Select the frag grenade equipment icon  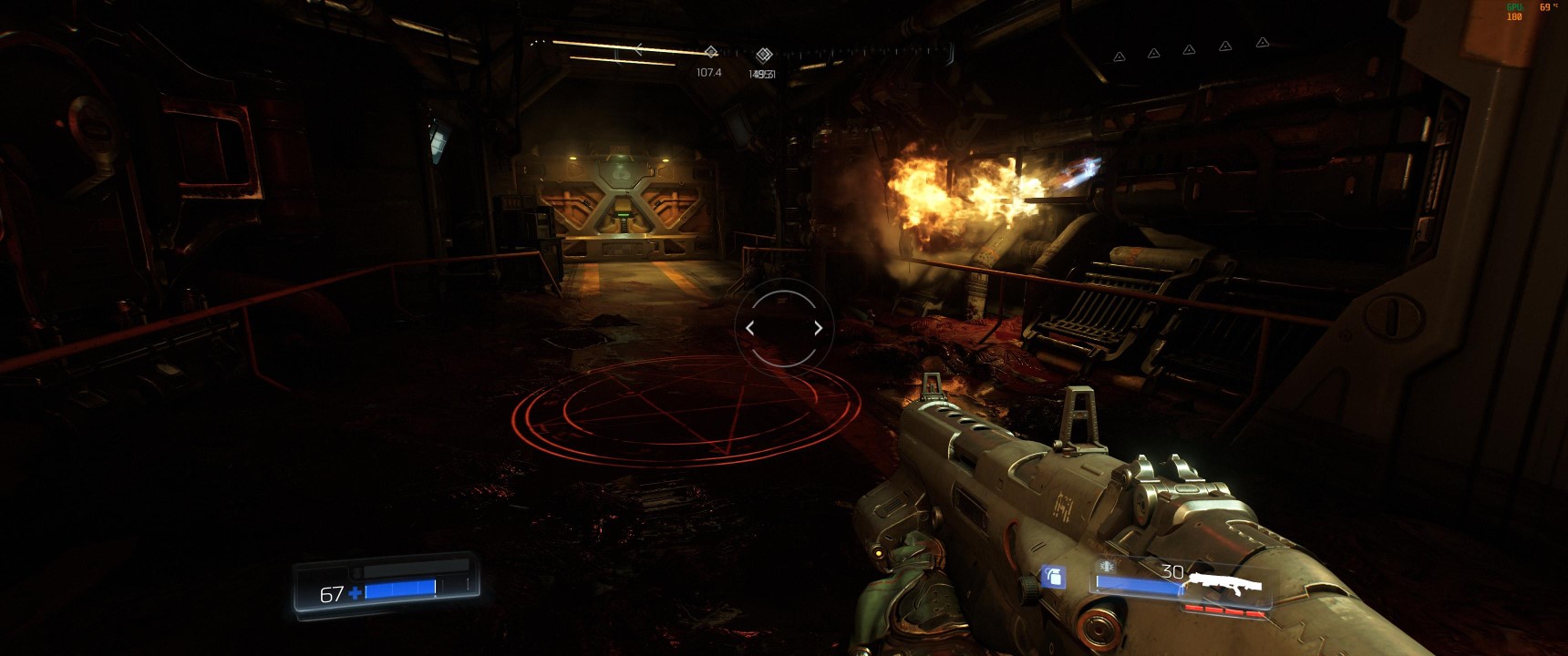click(1053, 577)
